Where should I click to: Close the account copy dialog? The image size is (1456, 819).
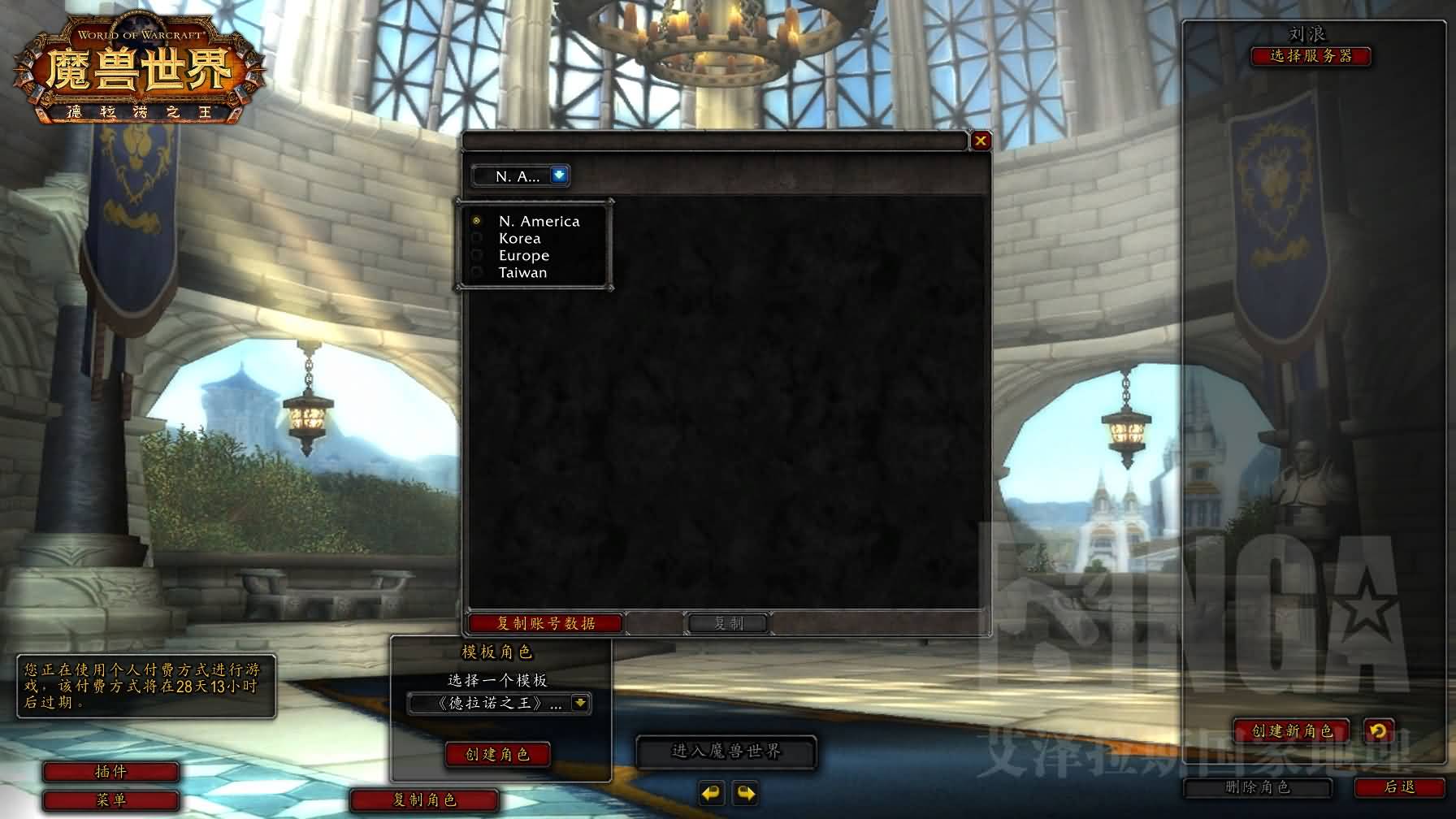click(x=981, y=141)
